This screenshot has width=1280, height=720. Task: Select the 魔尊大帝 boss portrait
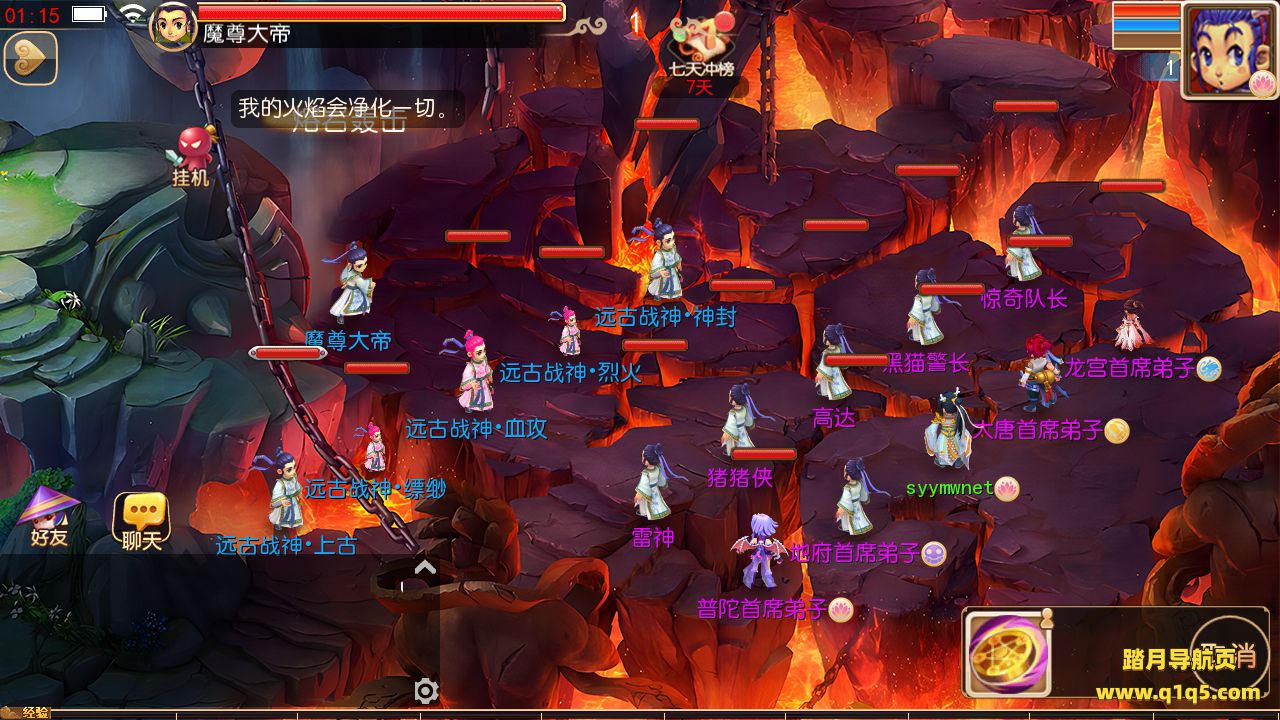[x=172, y=26]
